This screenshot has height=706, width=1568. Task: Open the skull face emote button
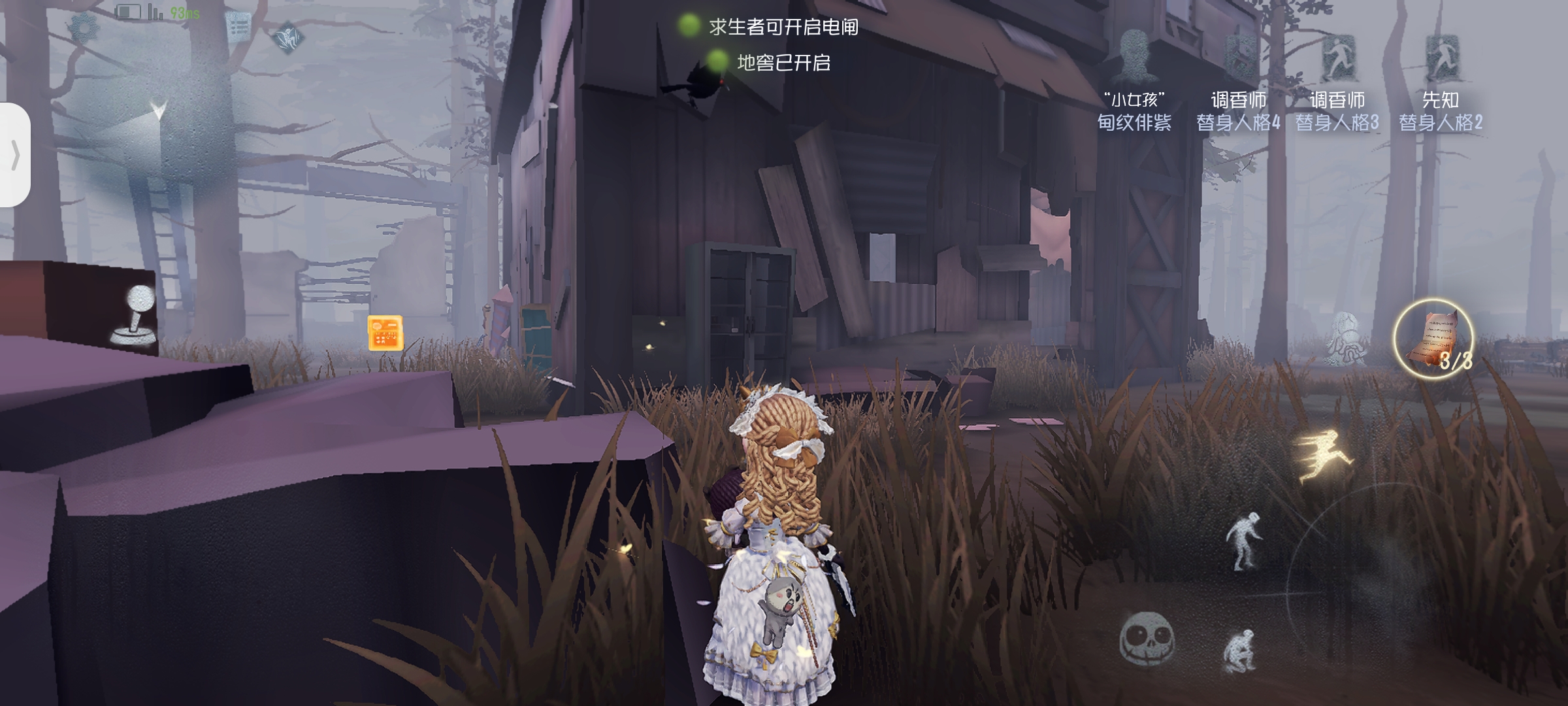pos(1147,639)
